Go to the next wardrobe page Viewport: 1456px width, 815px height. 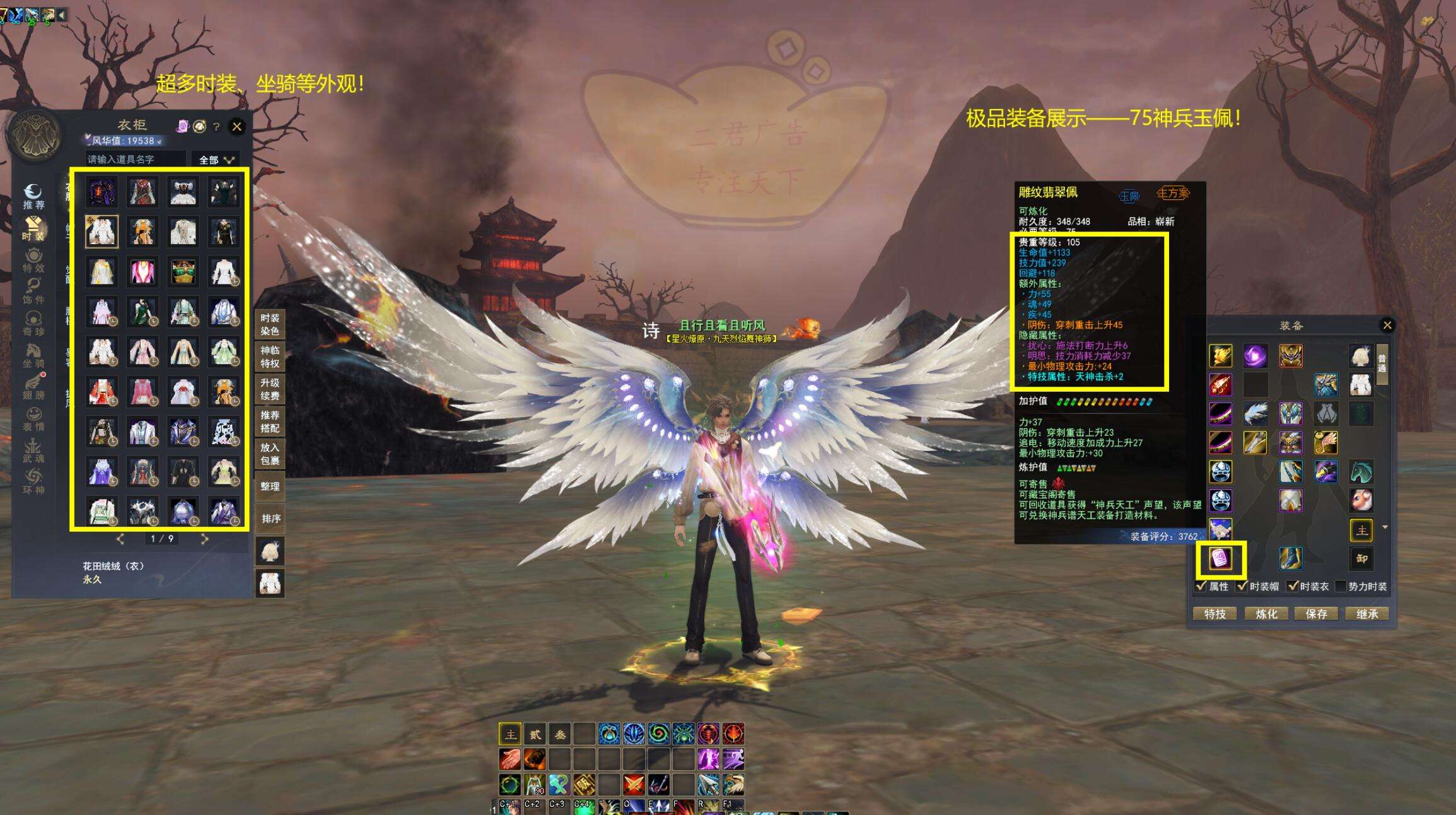point(204,539)
